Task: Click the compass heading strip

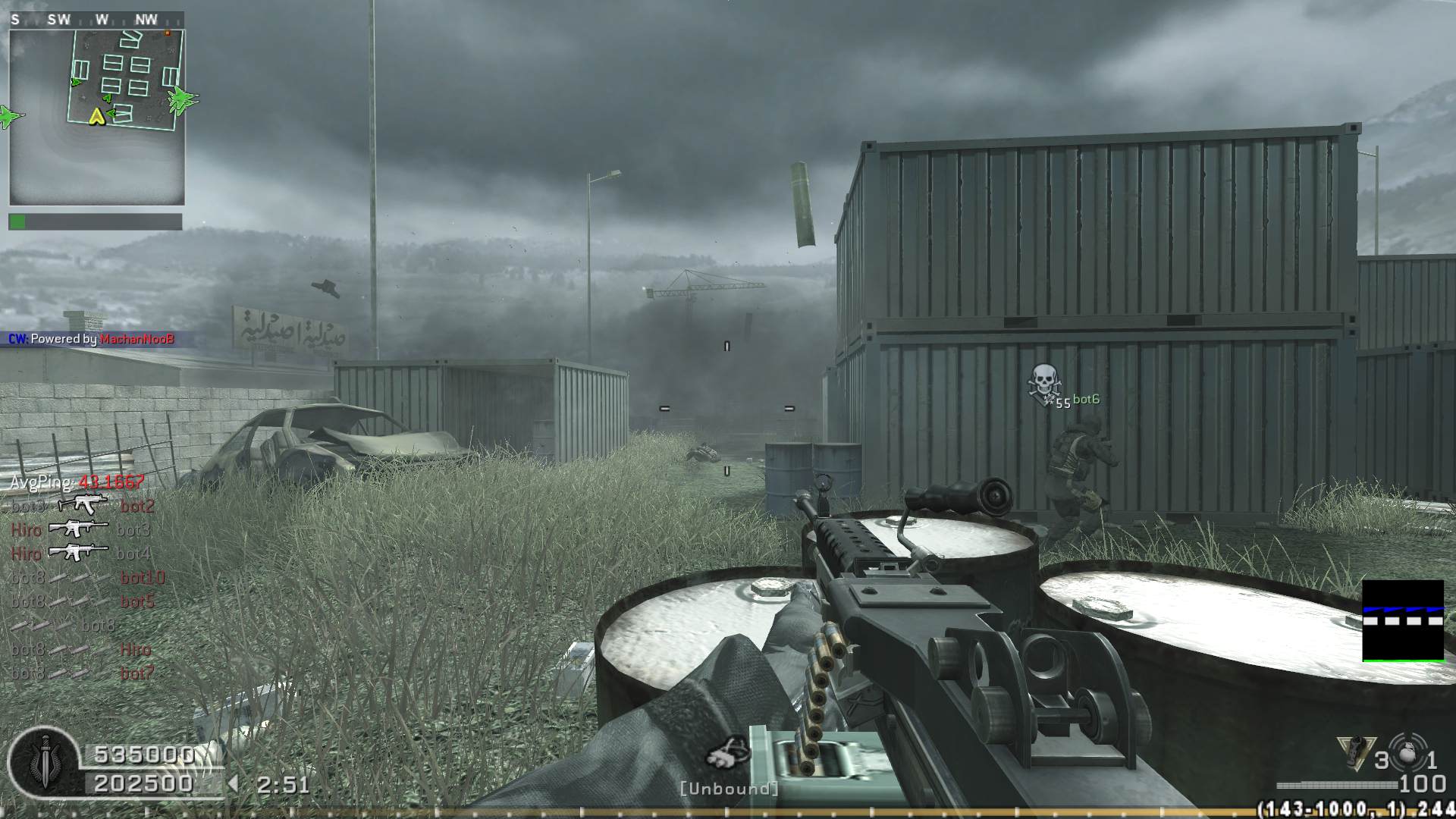Action: (96, 20)
